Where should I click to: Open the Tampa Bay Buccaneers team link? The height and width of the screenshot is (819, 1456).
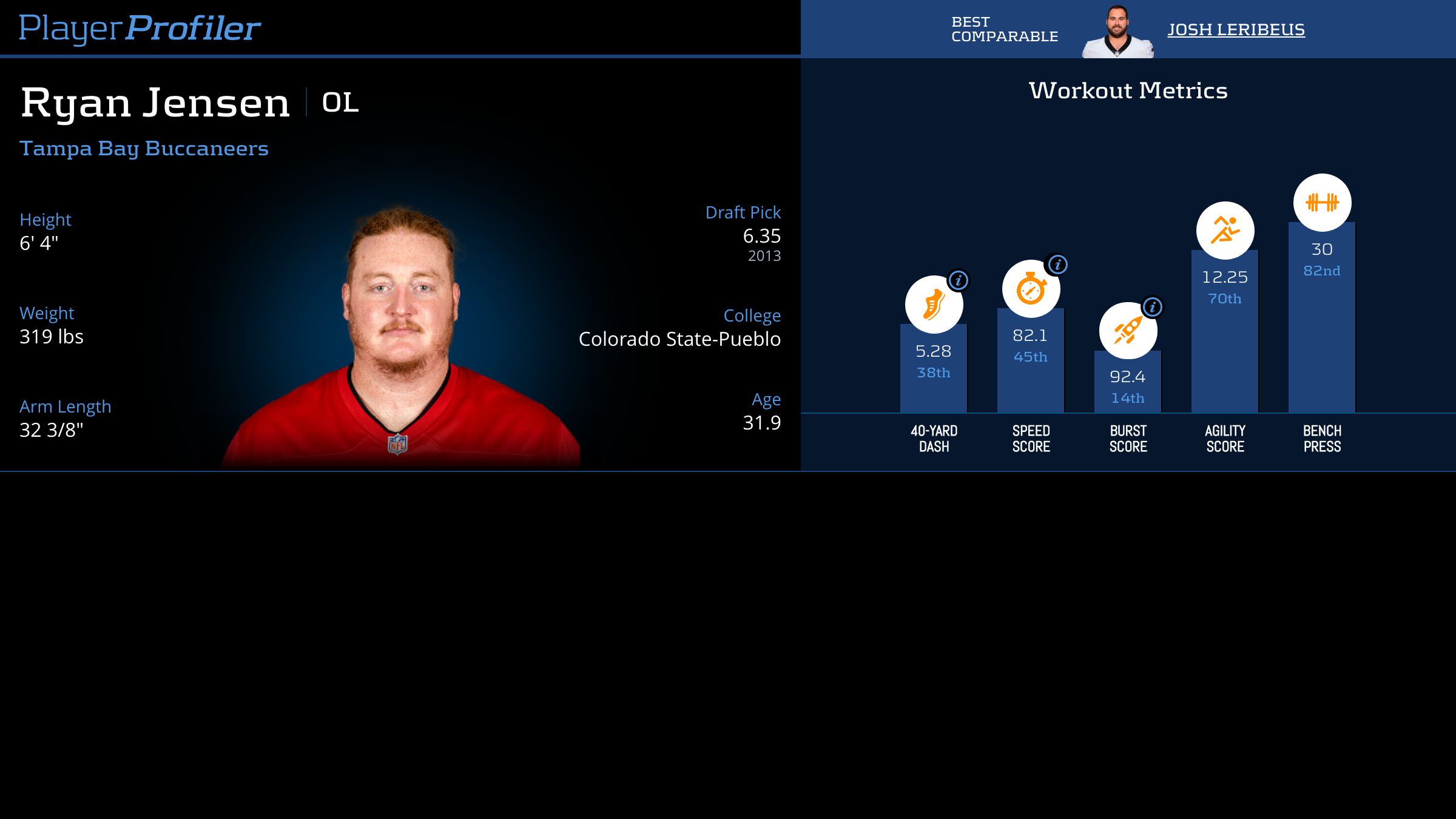144,149
